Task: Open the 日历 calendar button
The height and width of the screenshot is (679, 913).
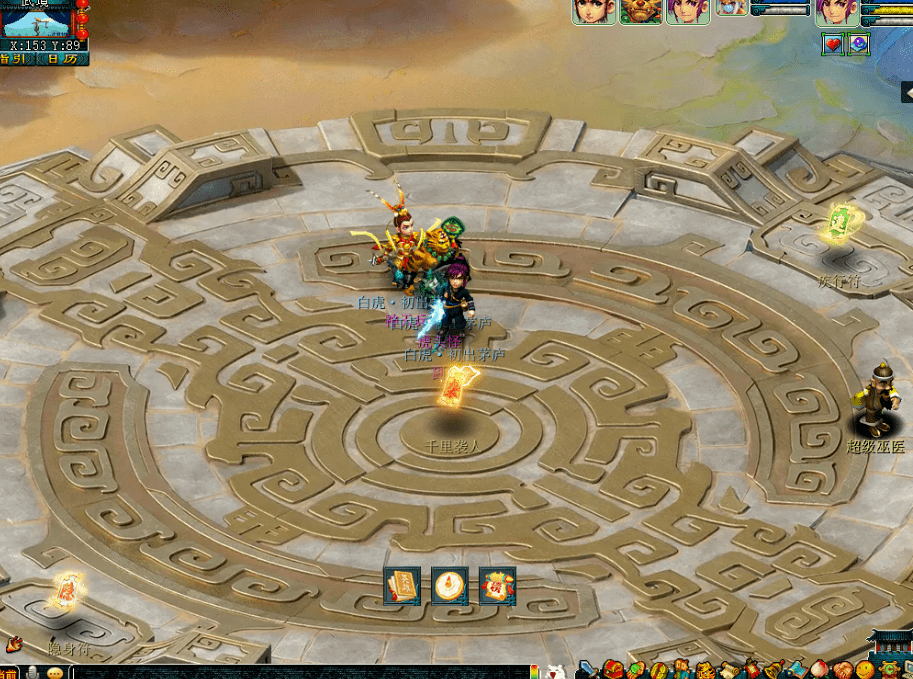Action: 62,59
